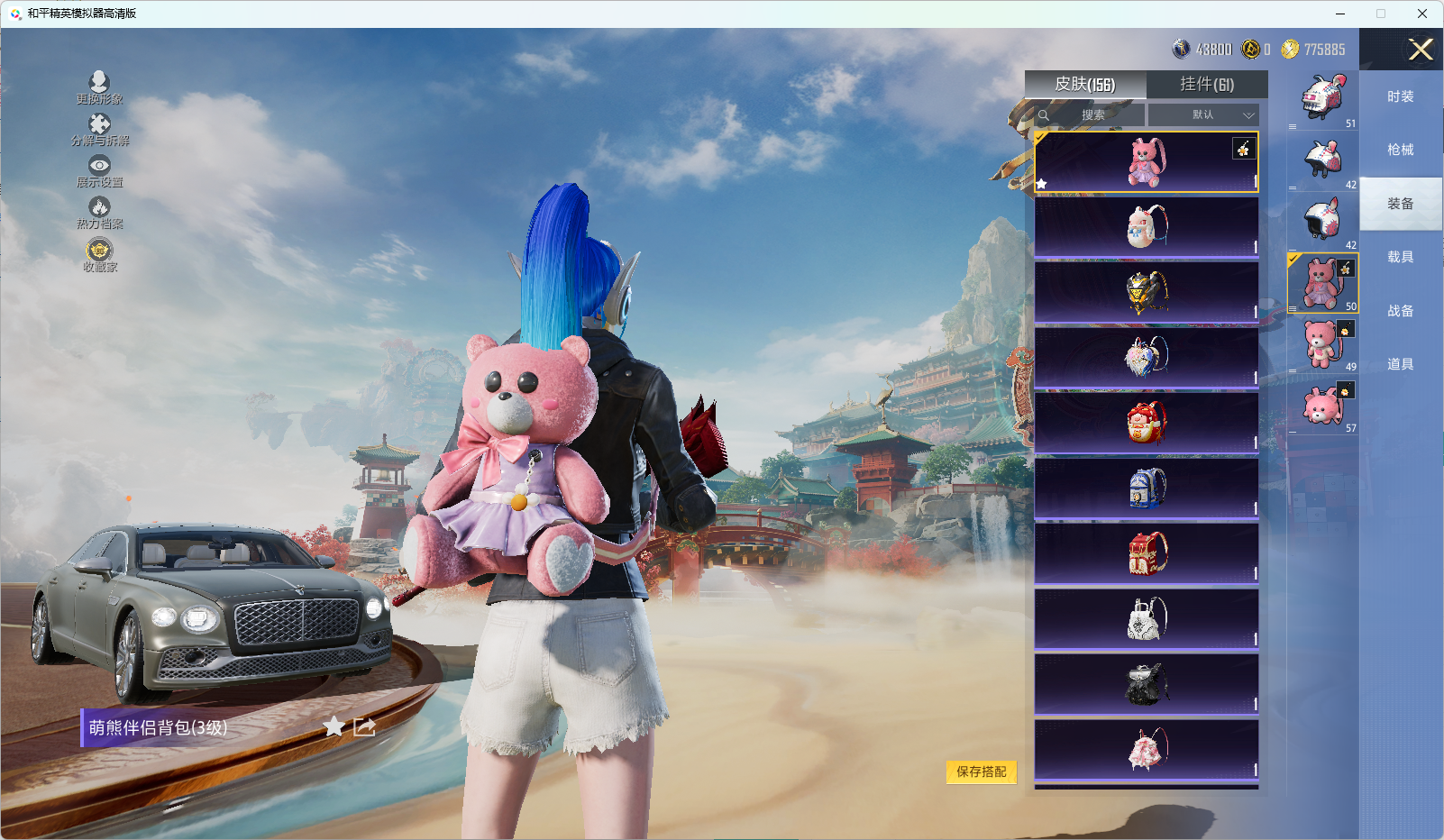Minimize the emulator window
Screen dimensions: 1444x840
[1340, 14]
